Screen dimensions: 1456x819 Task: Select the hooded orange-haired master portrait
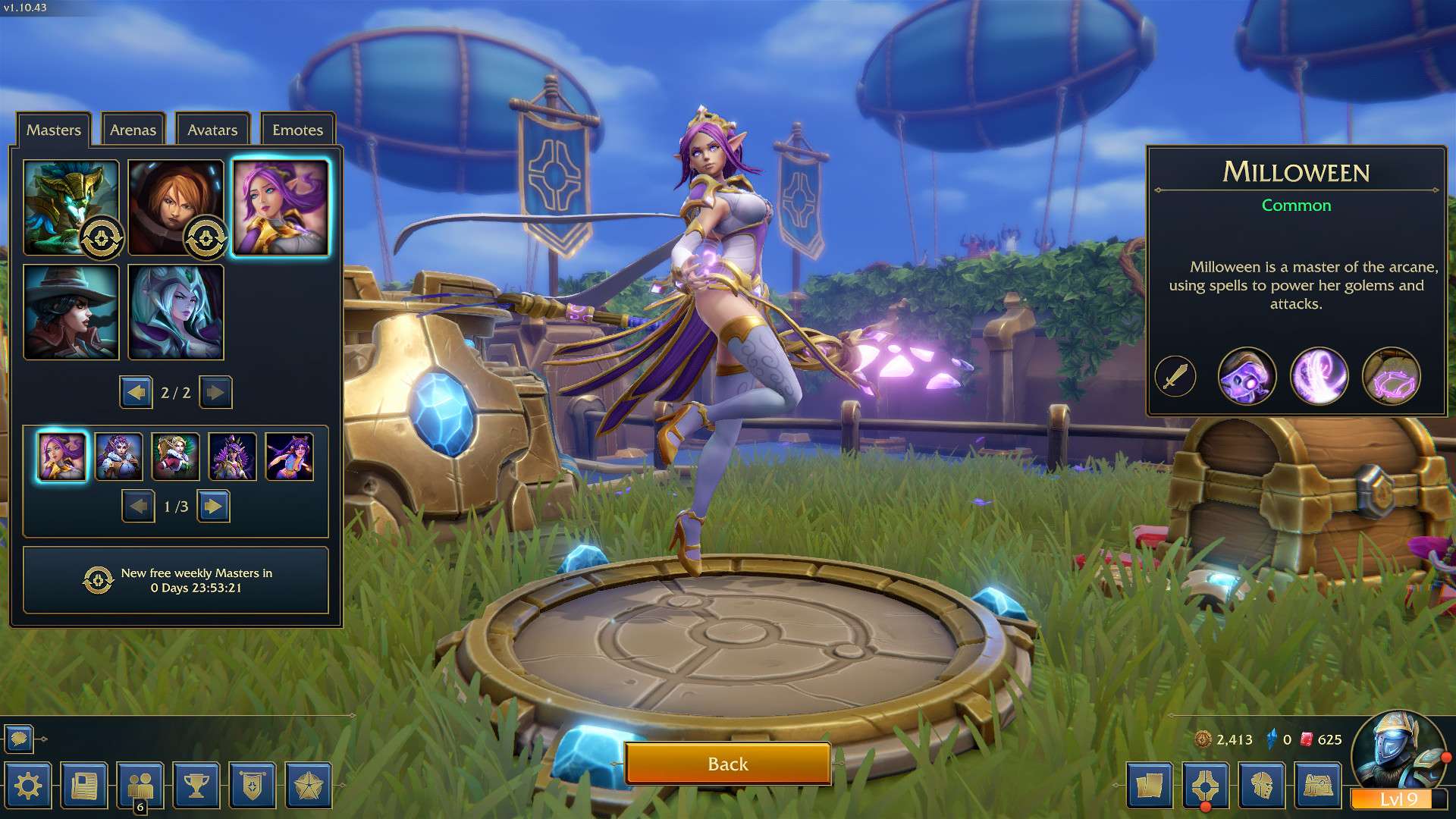(x=175, y=207)
